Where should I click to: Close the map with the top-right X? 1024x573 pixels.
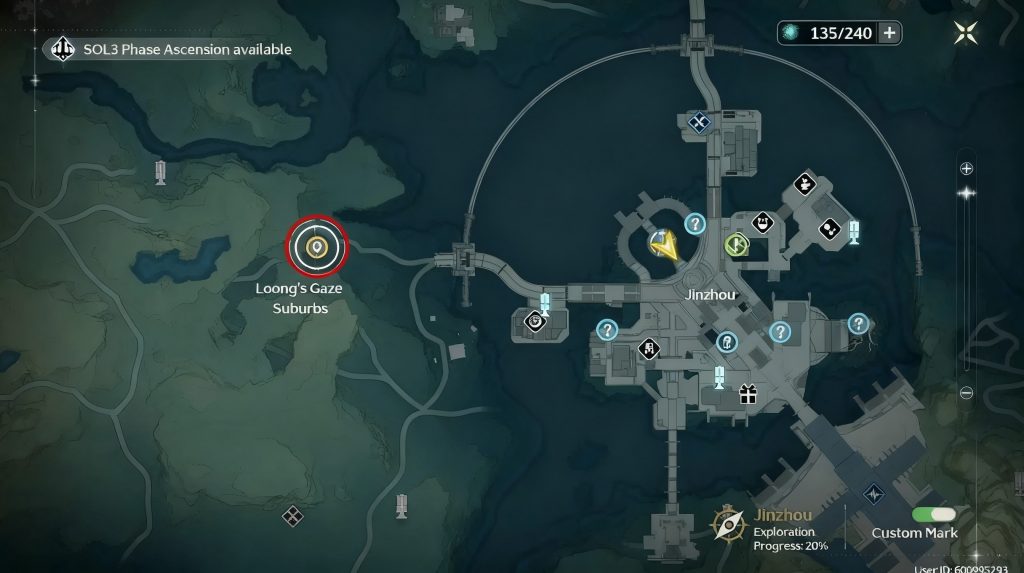coord(965,33)
